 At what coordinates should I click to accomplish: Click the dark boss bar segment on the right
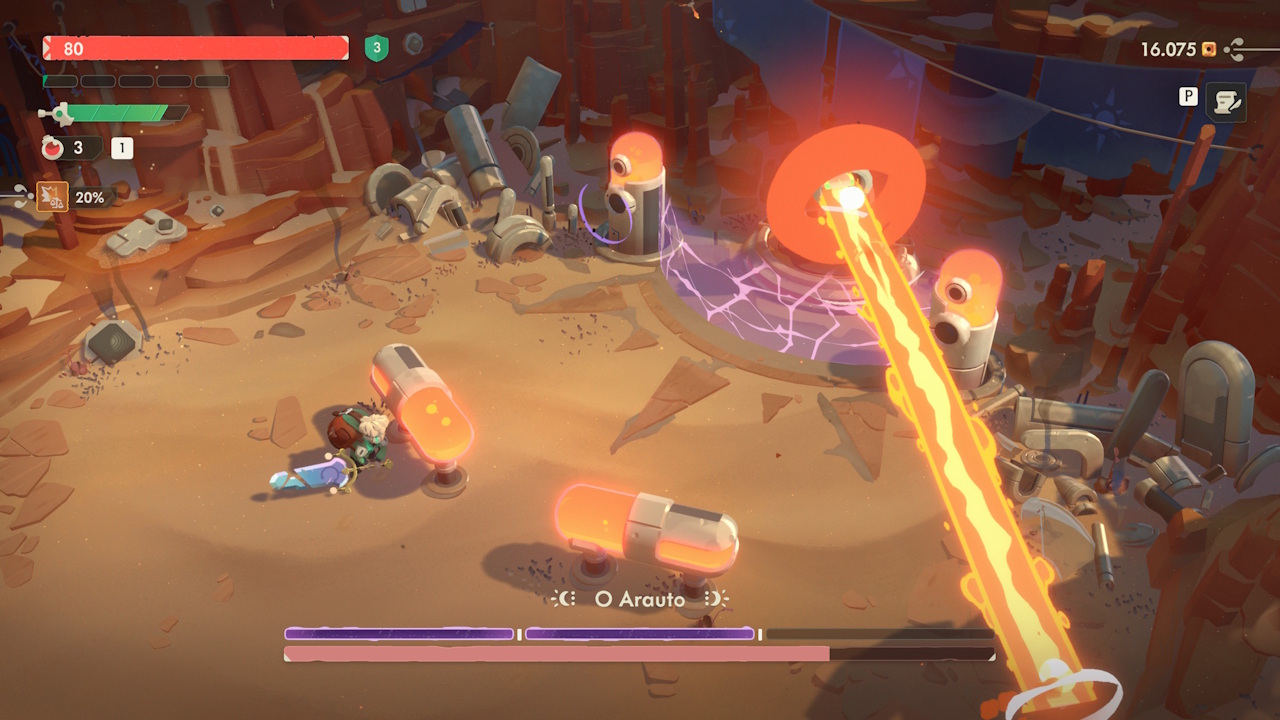click(x=880, y=632)
